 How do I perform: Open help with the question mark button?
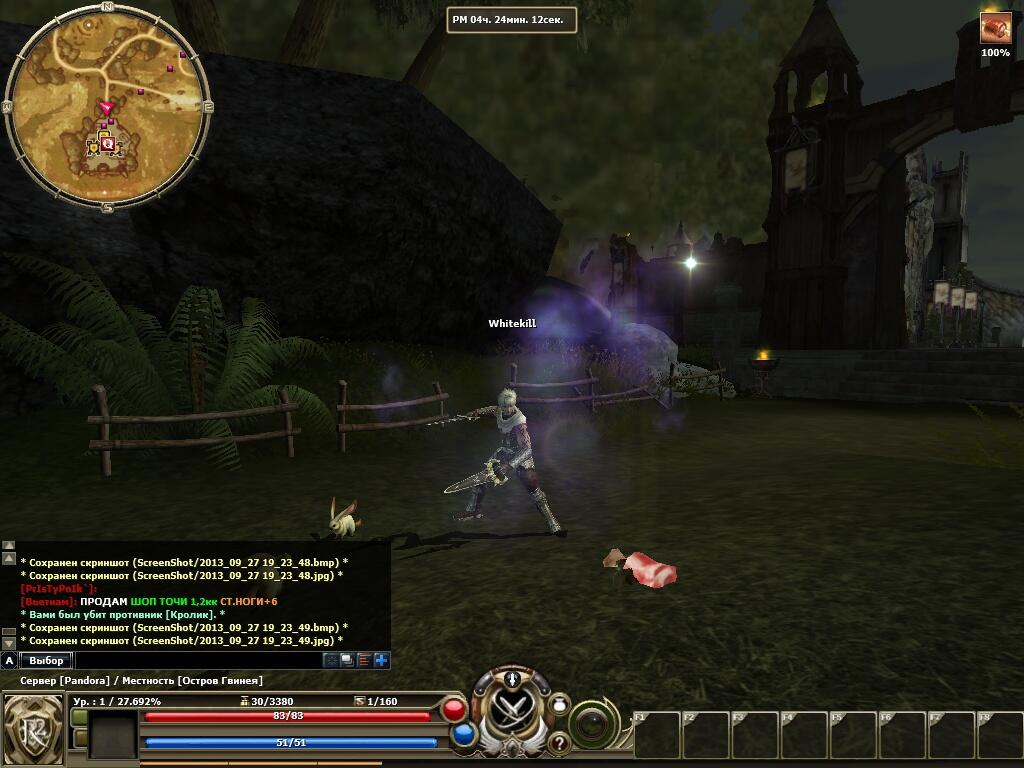(x=558, y=742)
